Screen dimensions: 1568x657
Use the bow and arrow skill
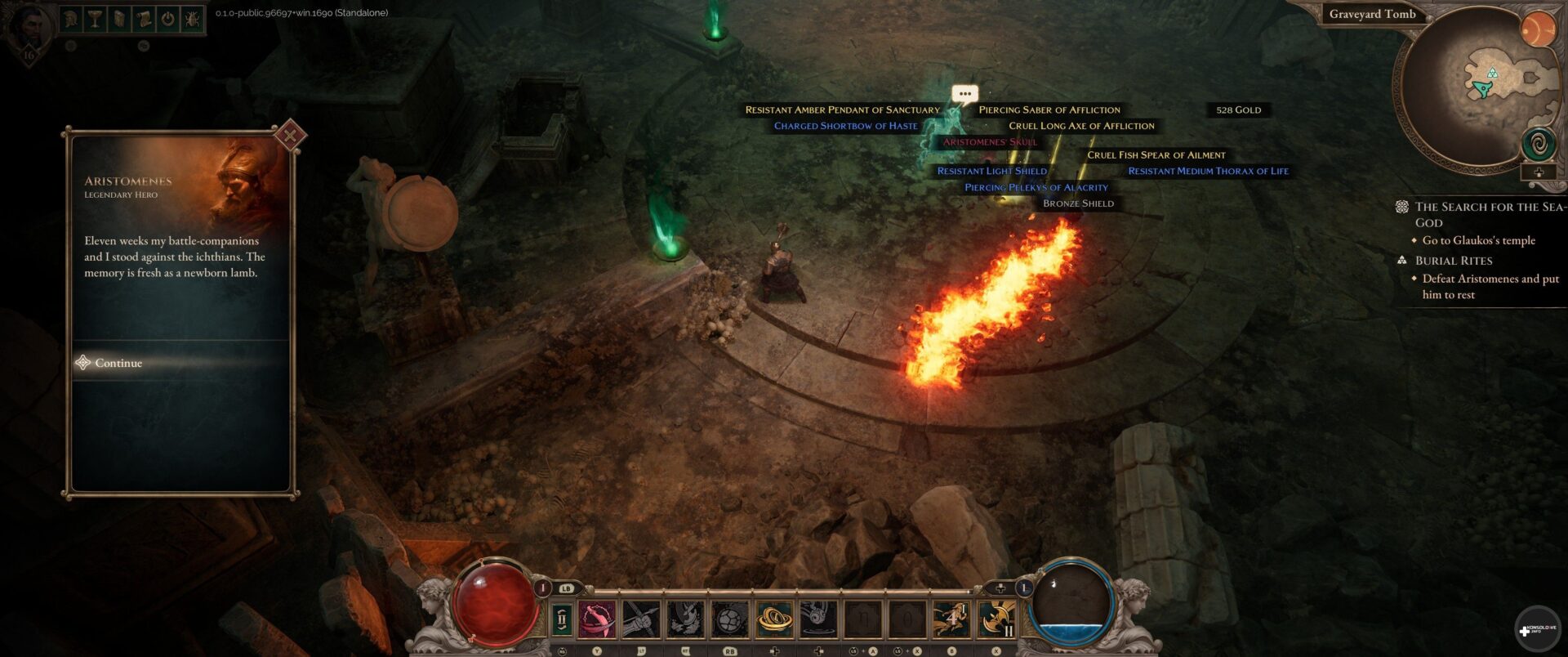pos(641,619)
